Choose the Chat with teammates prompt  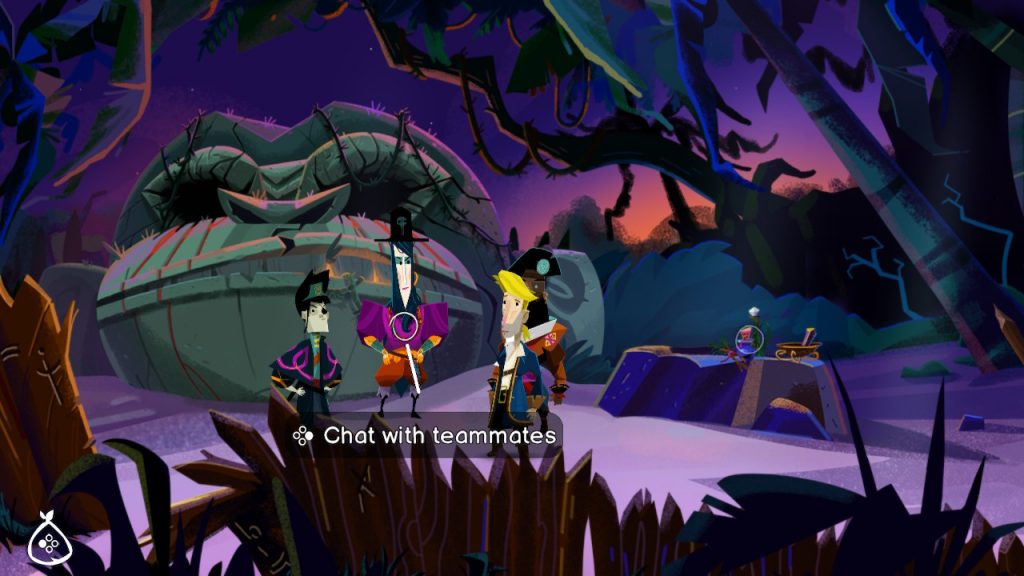click(424, 436)
